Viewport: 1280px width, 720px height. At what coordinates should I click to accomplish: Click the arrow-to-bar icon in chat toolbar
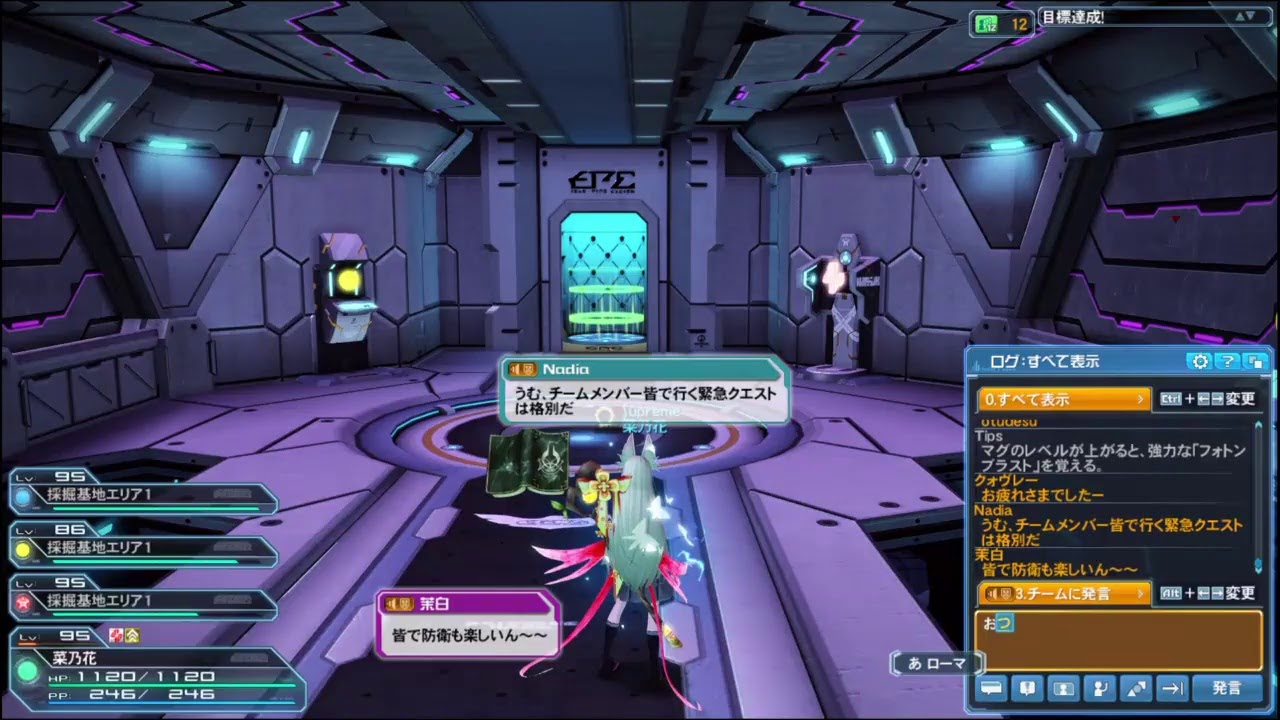pos(1171,688)
